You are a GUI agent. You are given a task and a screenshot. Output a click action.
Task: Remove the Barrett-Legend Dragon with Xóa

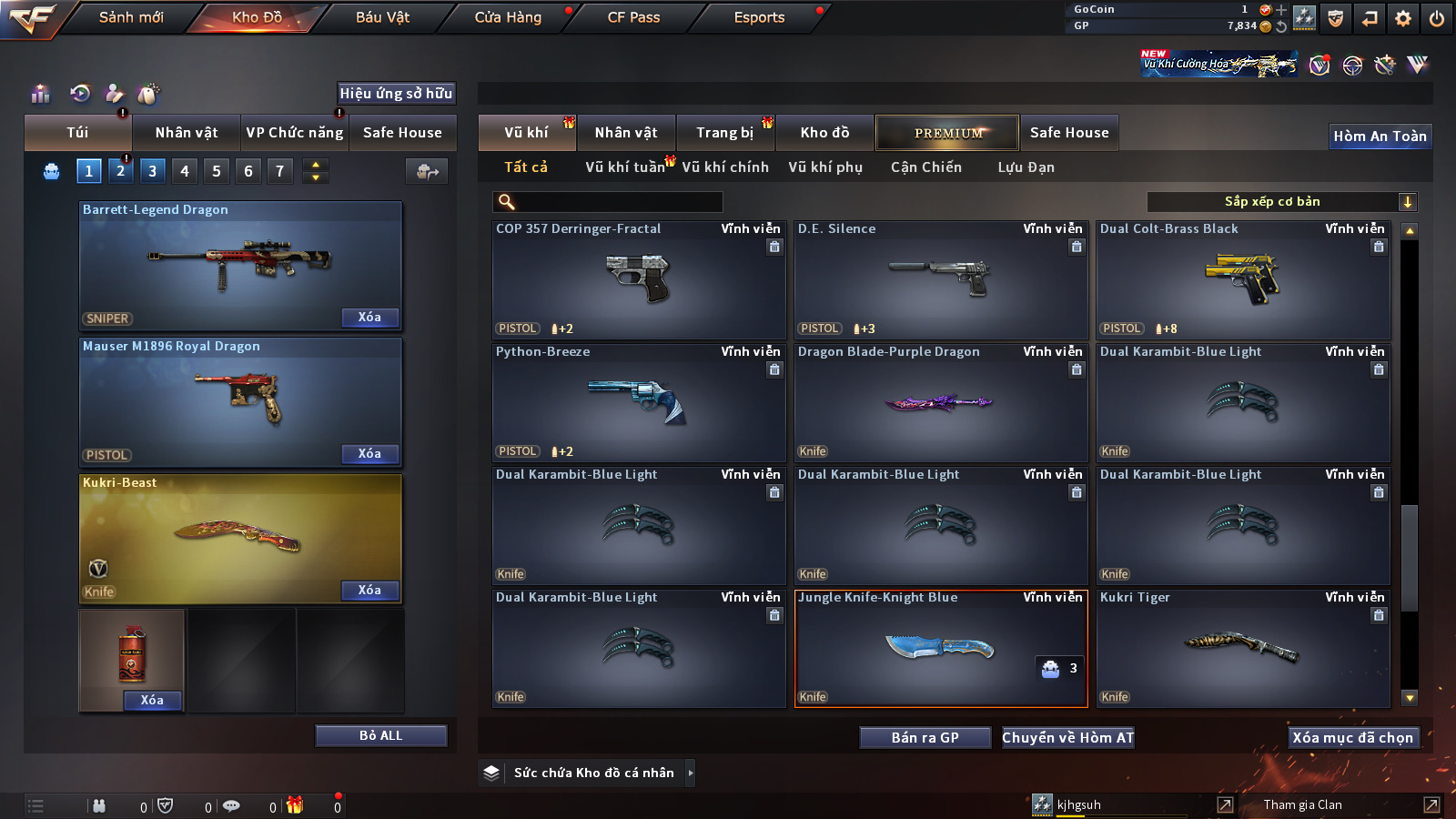(x=369, y=318)
